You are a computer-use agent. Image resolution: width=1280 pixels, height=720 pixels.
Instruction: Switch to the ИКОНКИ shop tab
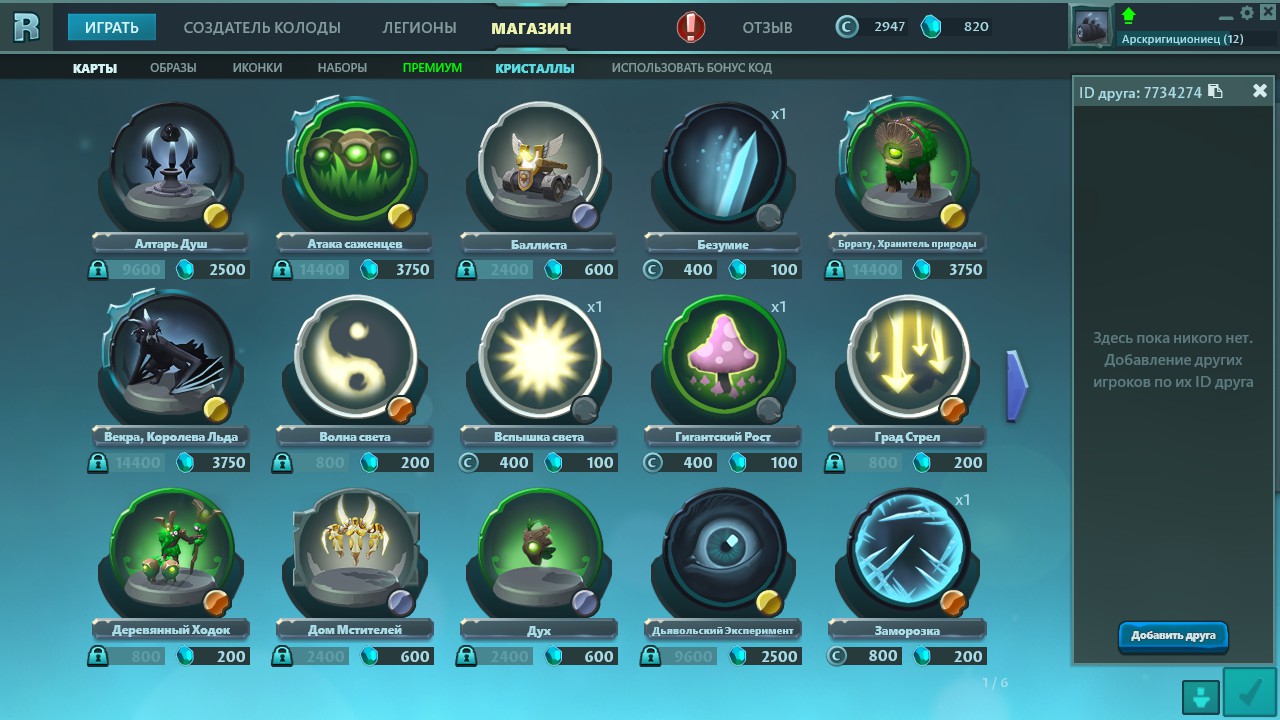click(x=257, y=68)
